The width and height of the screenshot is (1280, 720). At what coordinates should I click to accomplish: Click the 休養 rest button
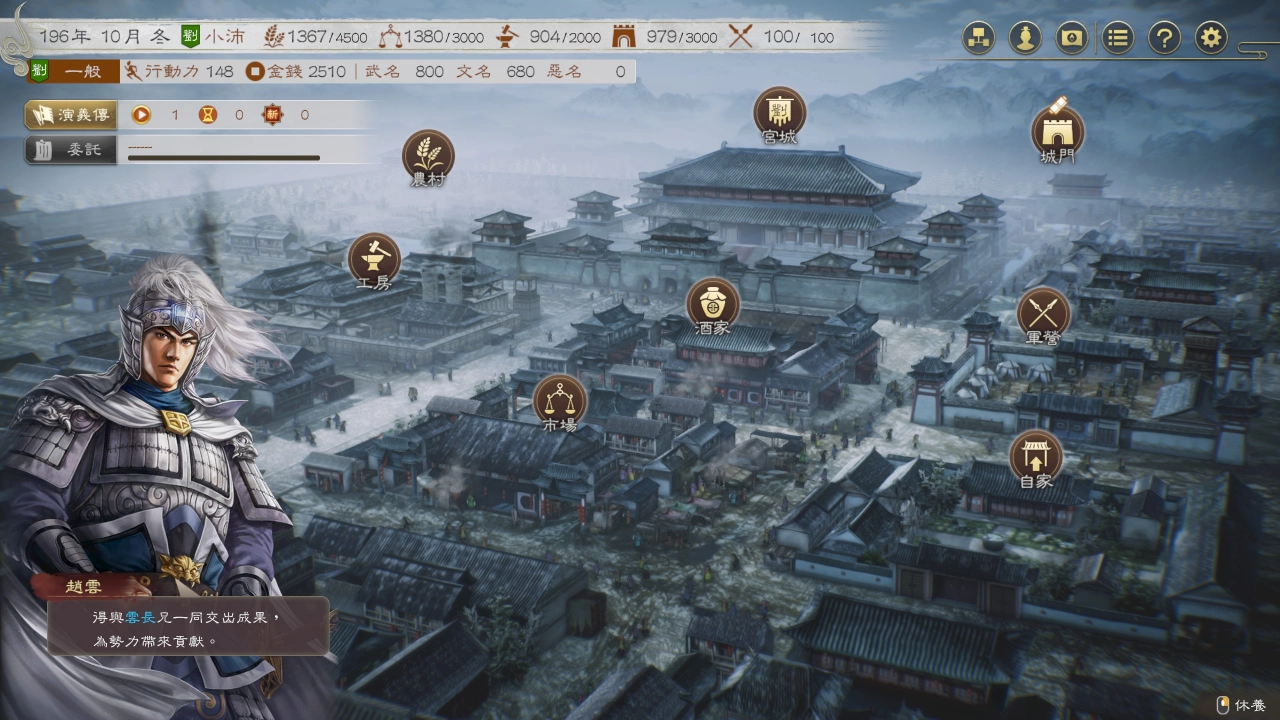[x=1241, y=705]
